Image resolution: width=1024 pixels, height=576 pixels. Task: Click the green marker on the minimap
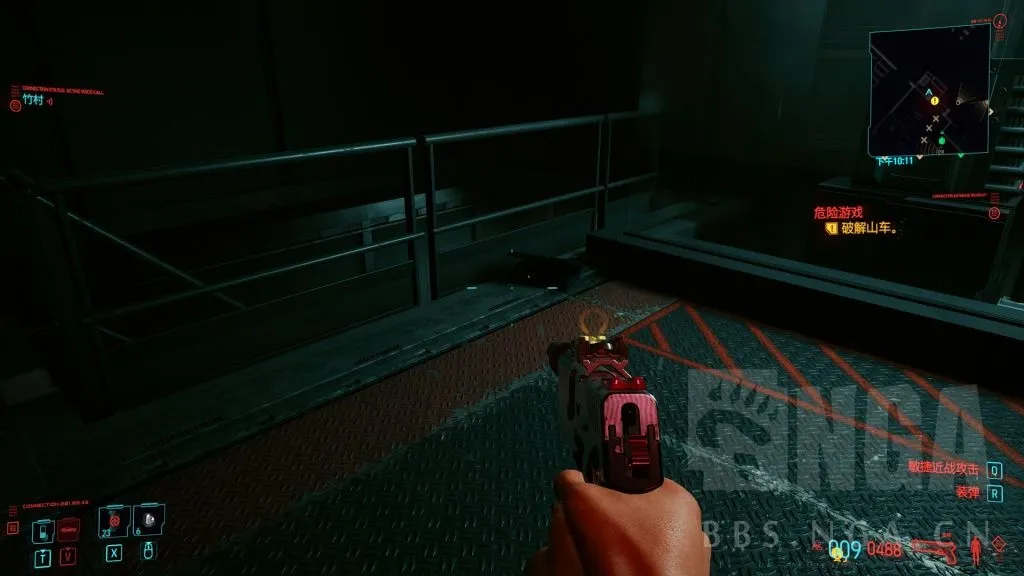[x=941, y=140]
